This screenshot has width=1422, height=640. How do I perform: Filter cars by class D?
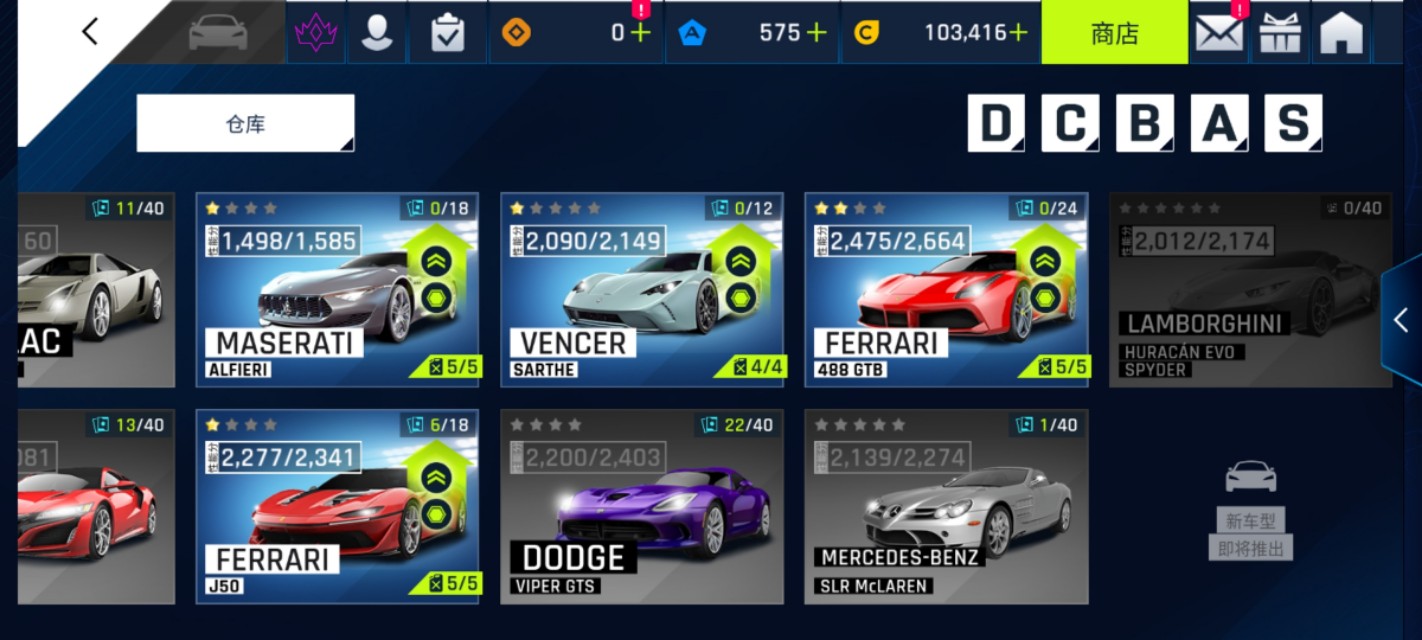pyautogui.click(x=996, y=124)
